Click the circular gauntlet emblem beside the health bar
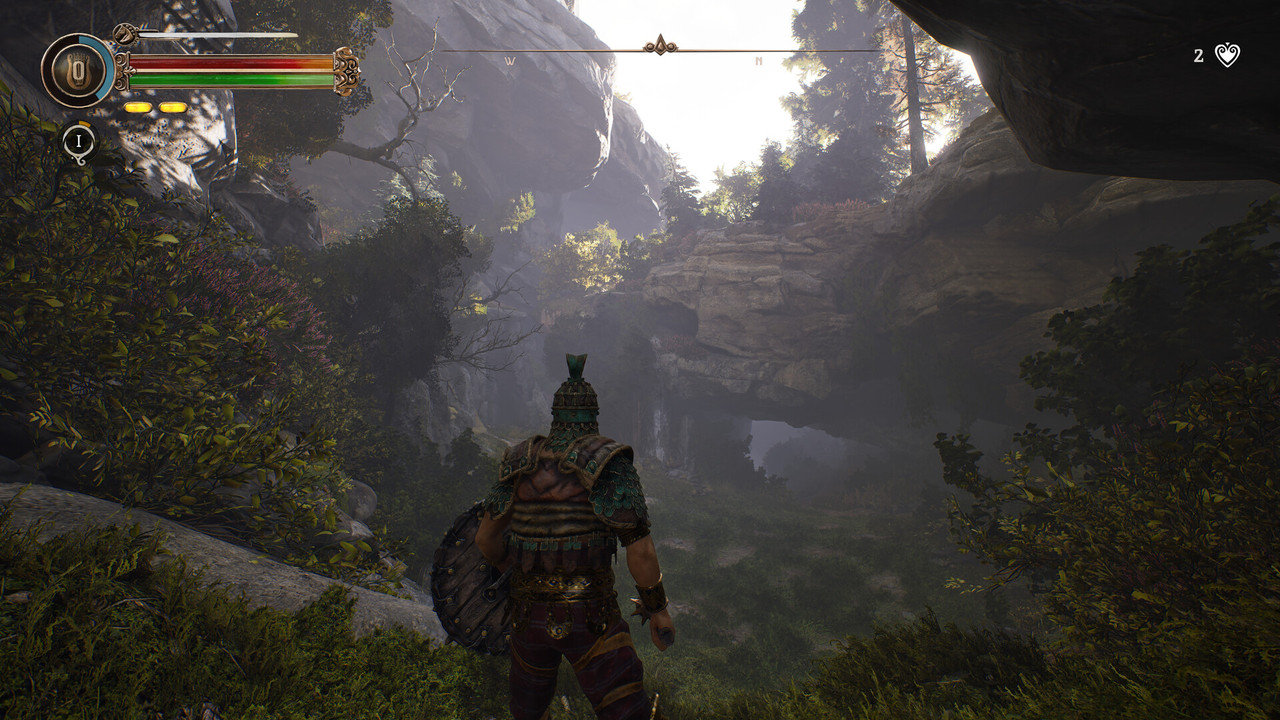 coord(77,70)
